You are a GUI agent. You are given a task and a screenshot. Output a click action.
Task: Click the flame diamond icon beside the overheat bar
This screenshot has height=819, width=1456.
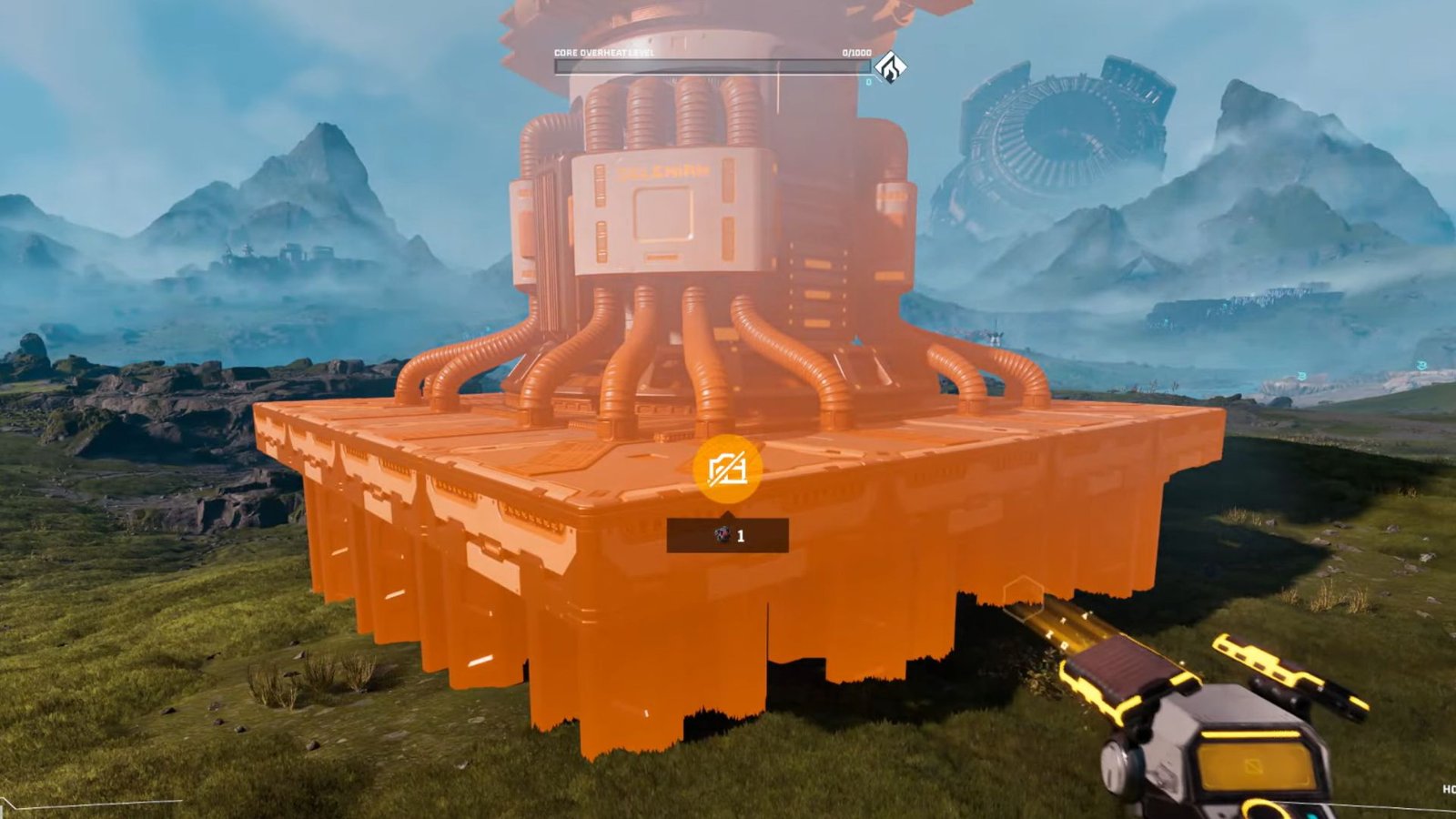(x=891, y=67)
